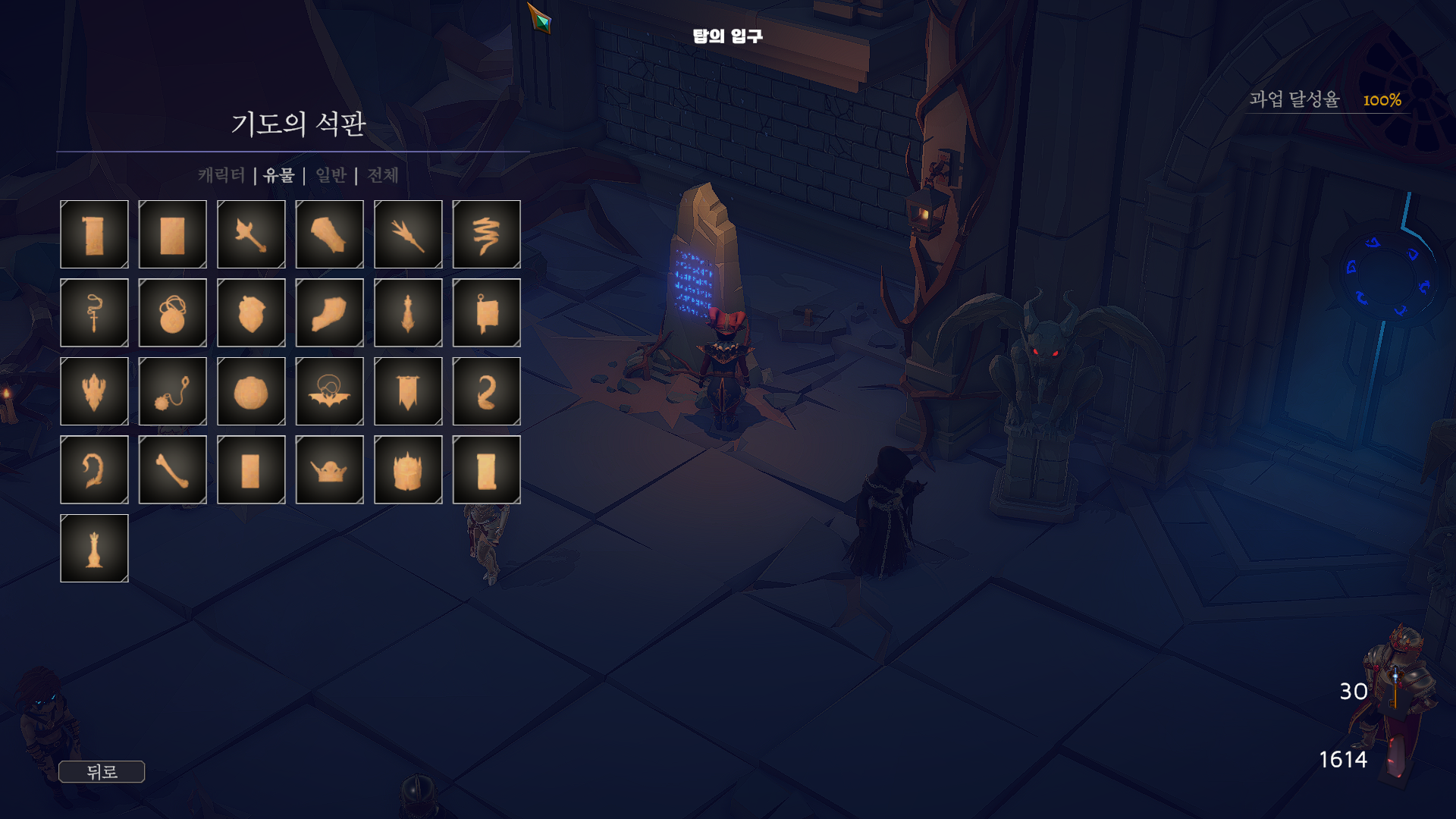Select the axe relic icon
Screen dimensions: 1456x819
point(251,234)
